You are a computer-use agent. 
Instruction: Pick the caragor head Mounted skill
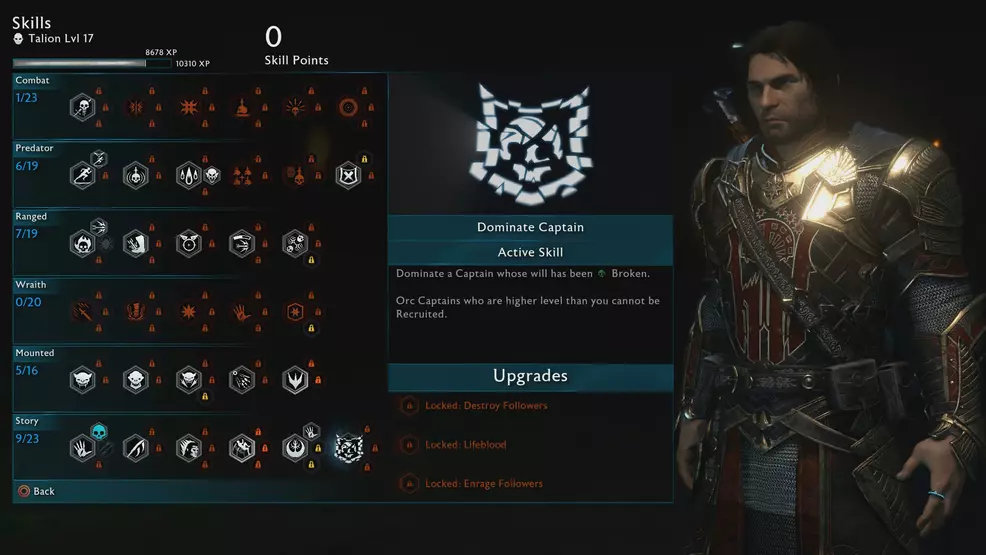pyautogui.click(x=82, y=379)
